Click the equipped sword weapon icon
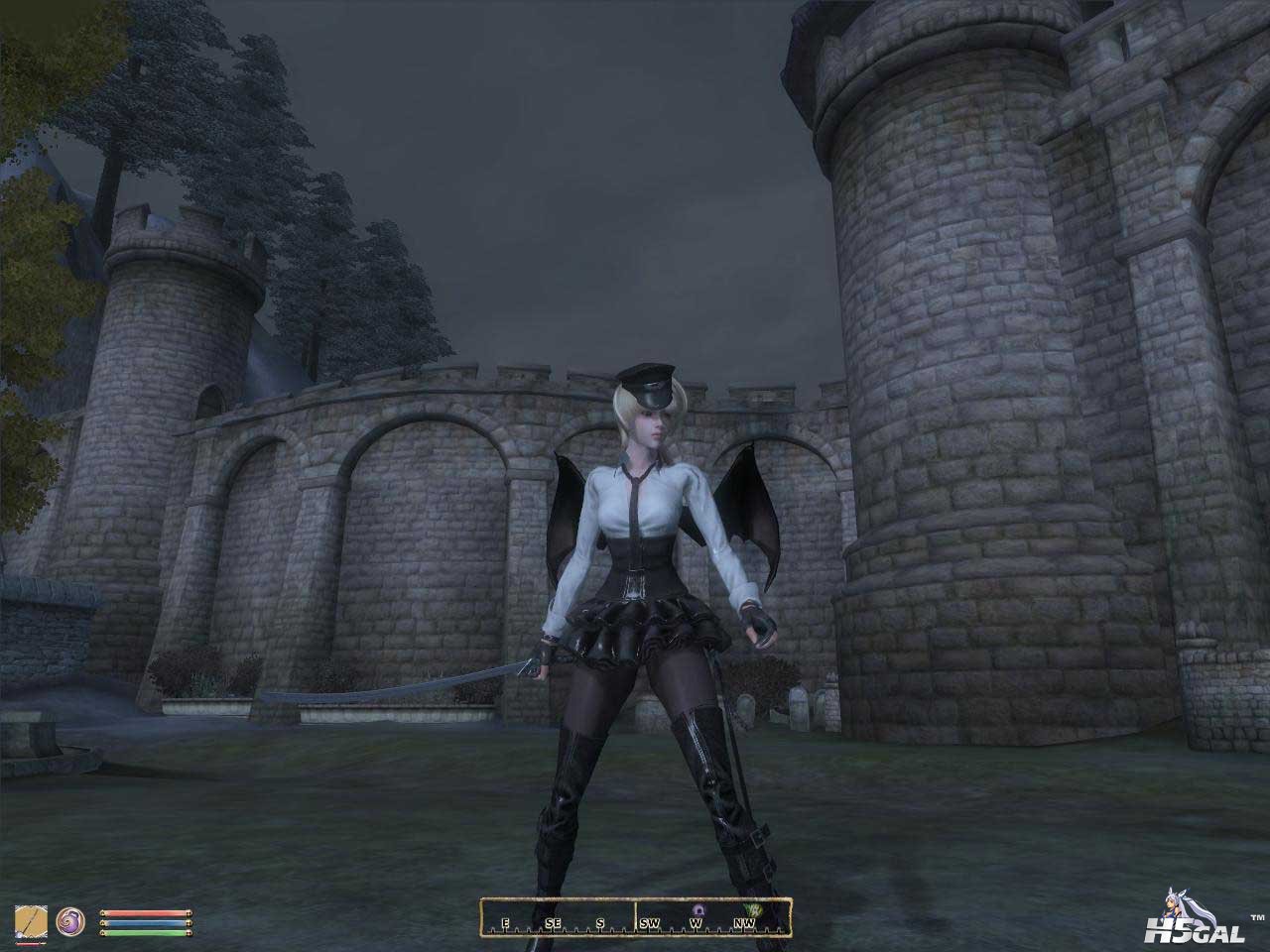This screenshot has width=1270, height=952. click(29, 920)
